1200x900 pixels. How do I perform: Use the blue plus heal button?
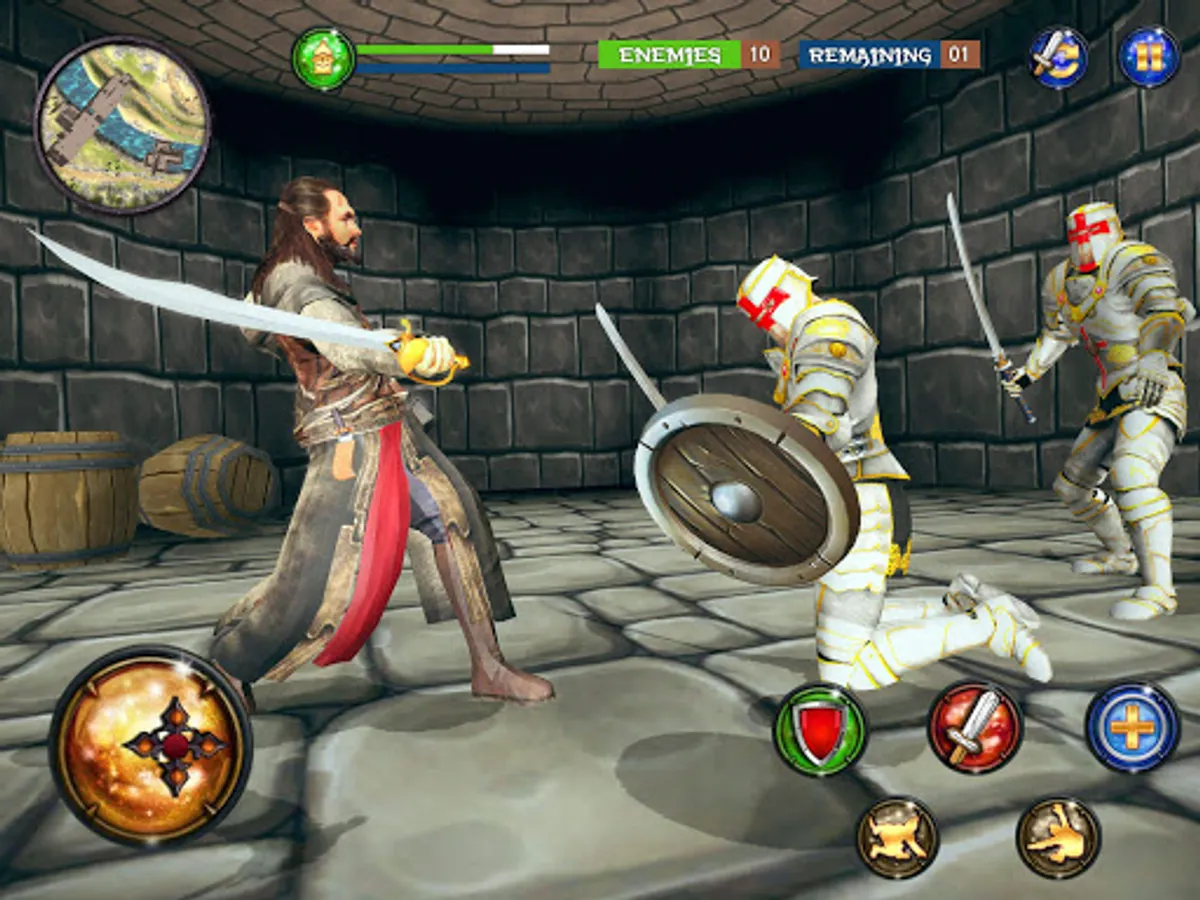pyautogui.click(x=1132, y=727)
